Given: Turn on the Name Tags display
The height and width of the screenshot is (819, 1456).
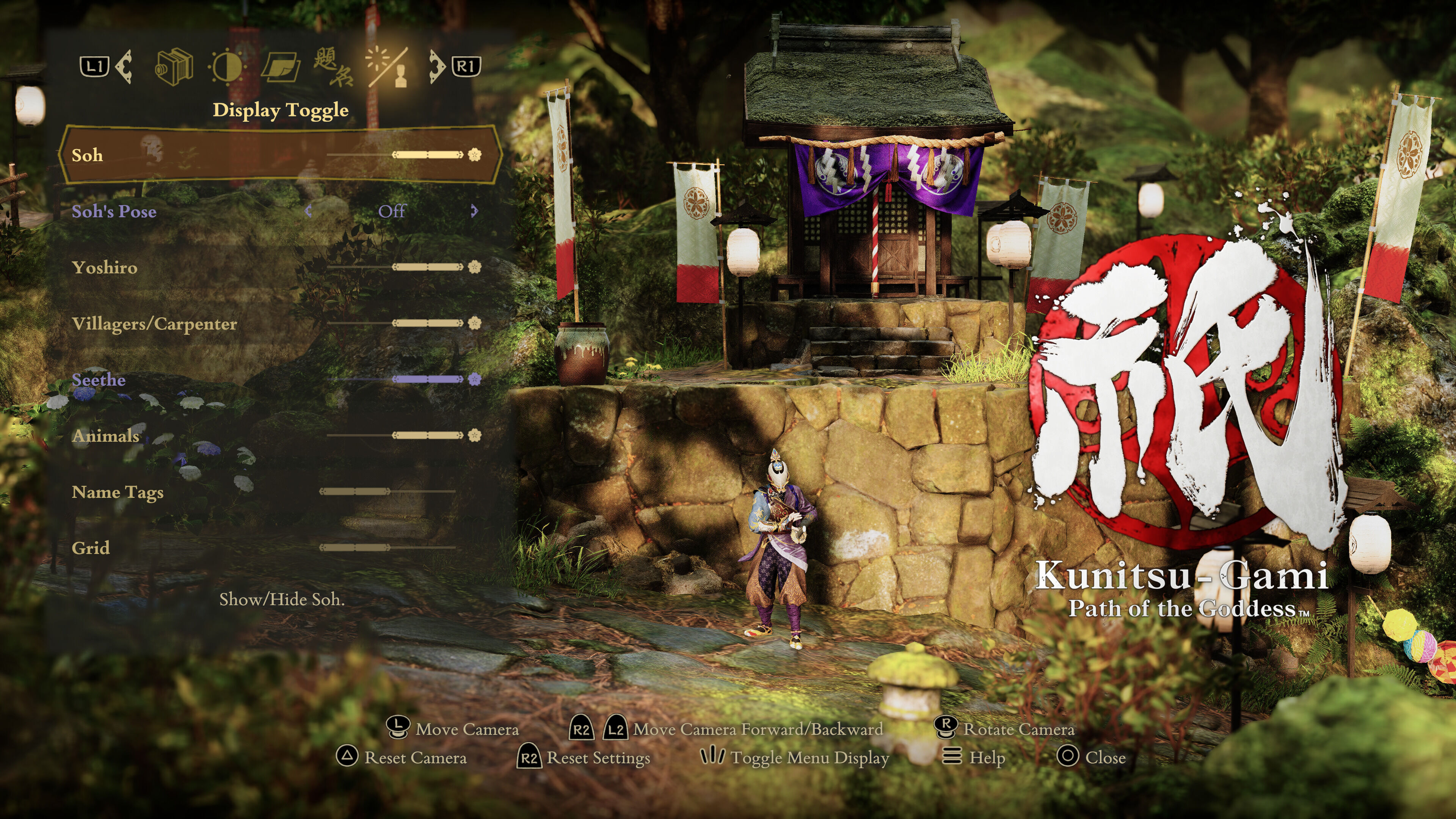Looking at the screenshot, I should tap(387, 492).
